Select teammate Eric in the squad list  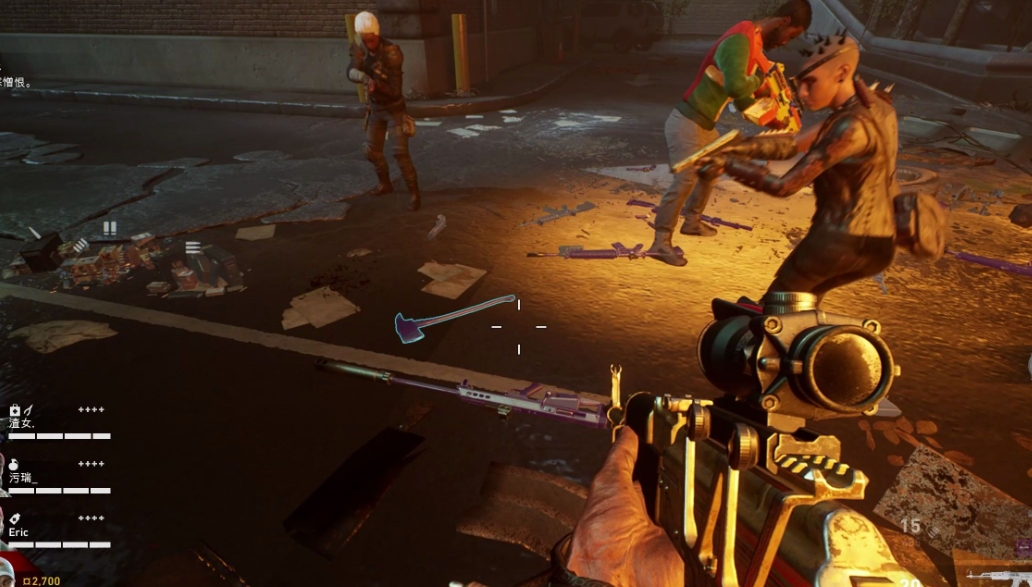[x=19, y=533]
